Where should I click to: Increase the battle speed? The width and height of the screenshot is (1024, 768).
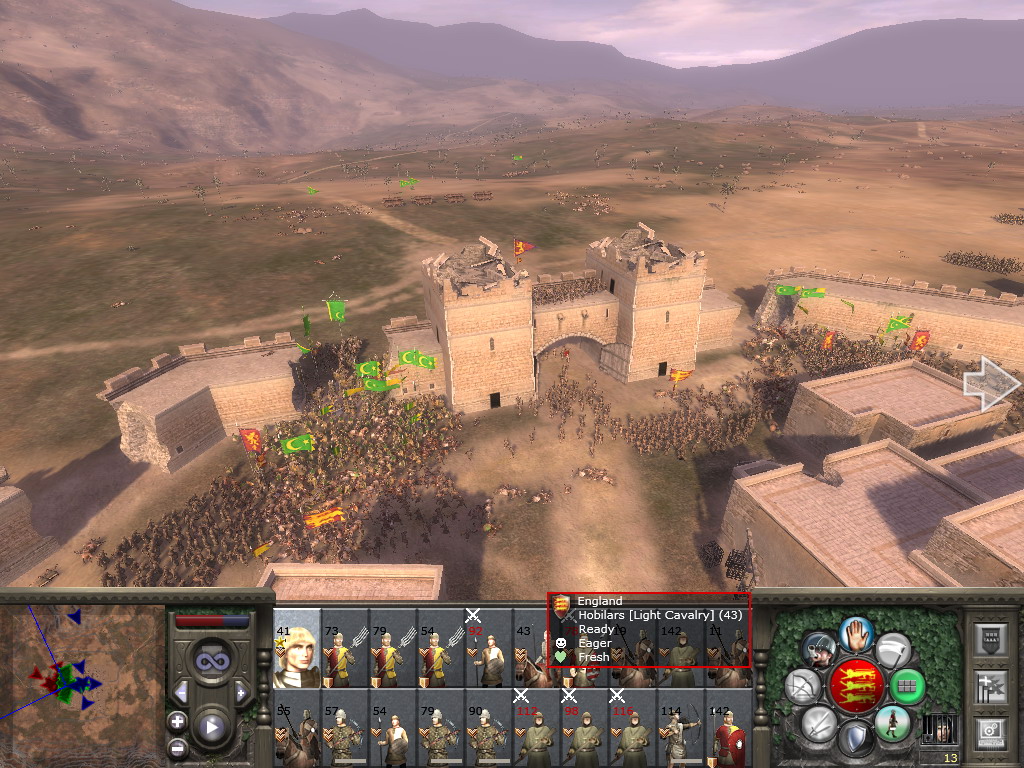(x=241, y=692)
